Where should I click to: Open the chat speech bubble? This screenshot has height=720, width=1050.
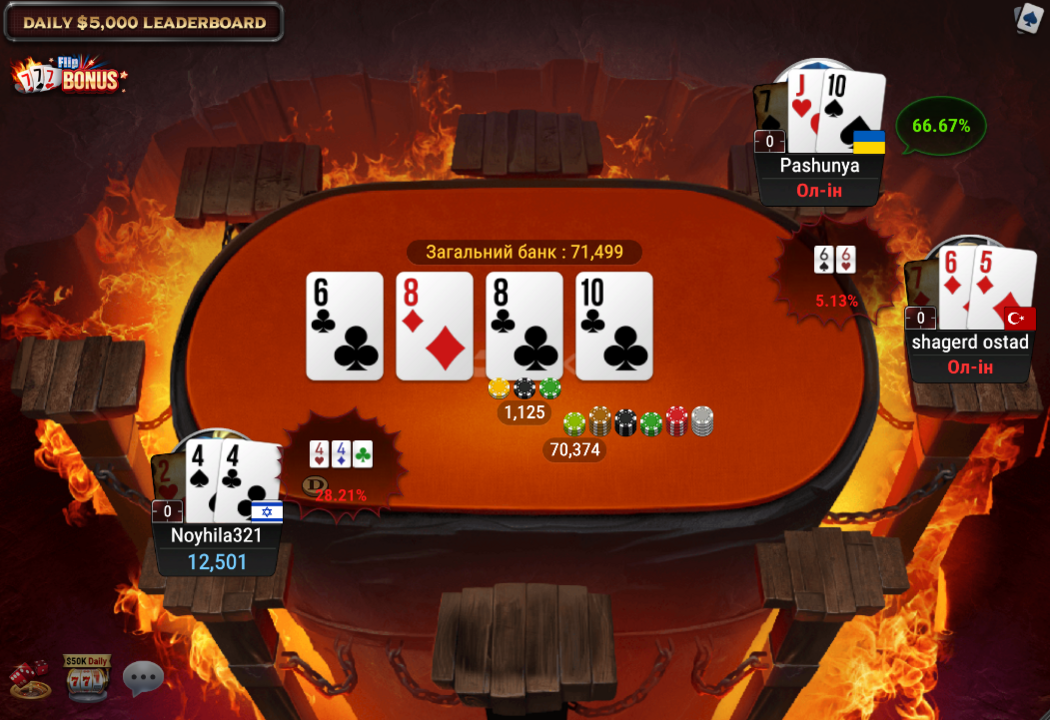click(x=143, y=678)
